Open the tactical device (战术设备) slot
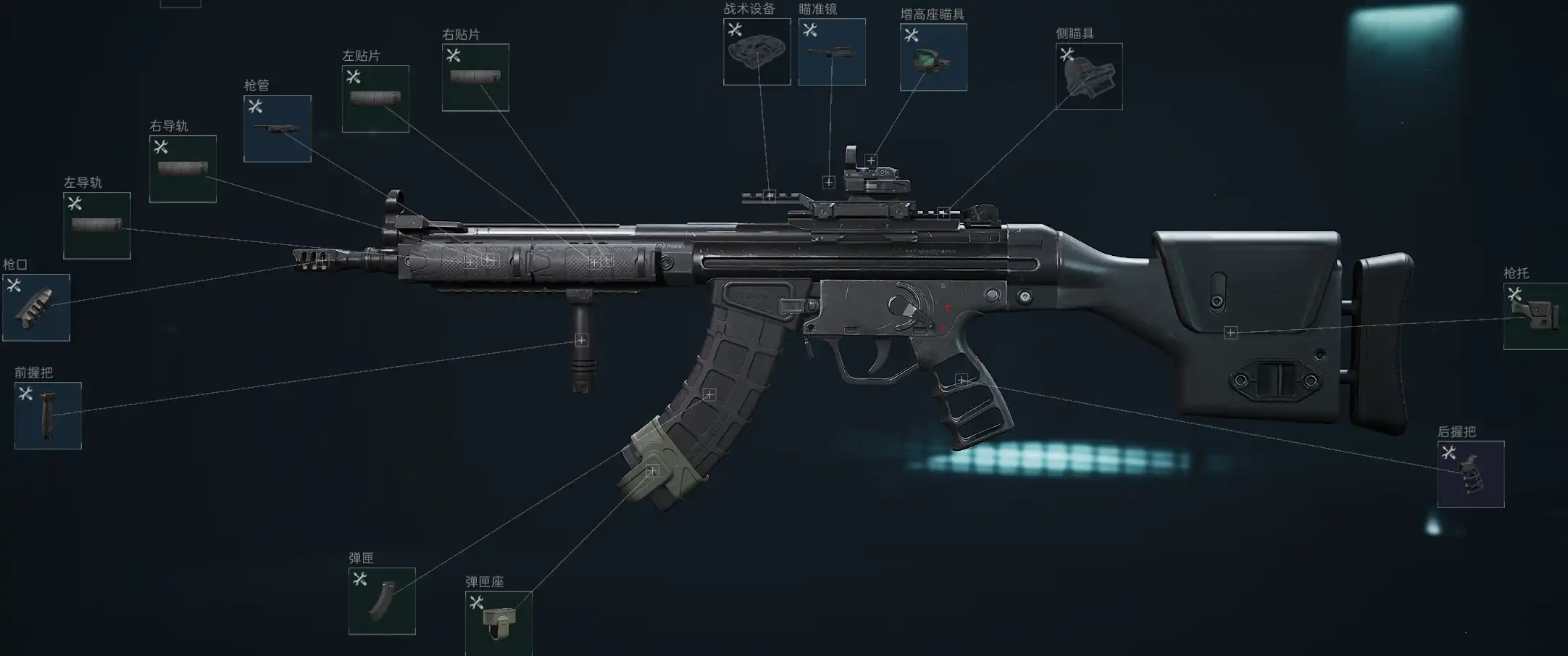 (x=756, y=51)
